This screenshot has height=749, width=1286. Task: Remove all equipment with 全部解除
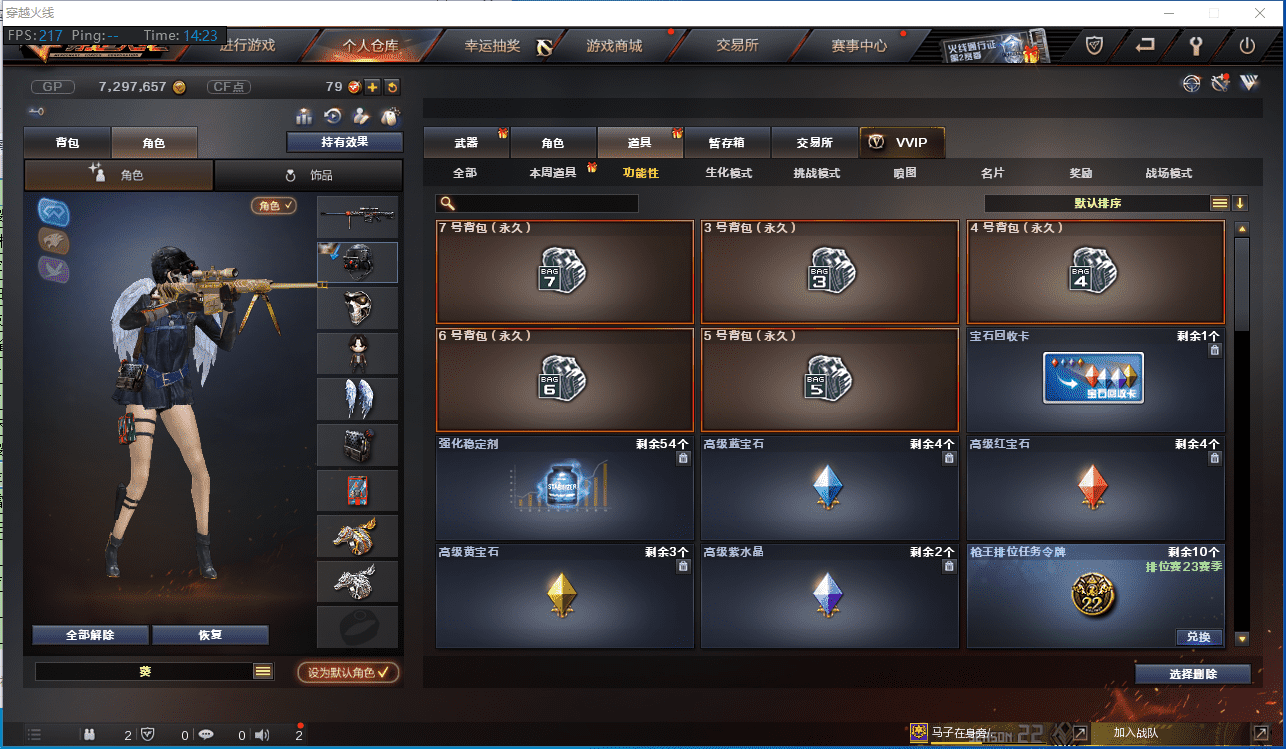tap(90, 635)
